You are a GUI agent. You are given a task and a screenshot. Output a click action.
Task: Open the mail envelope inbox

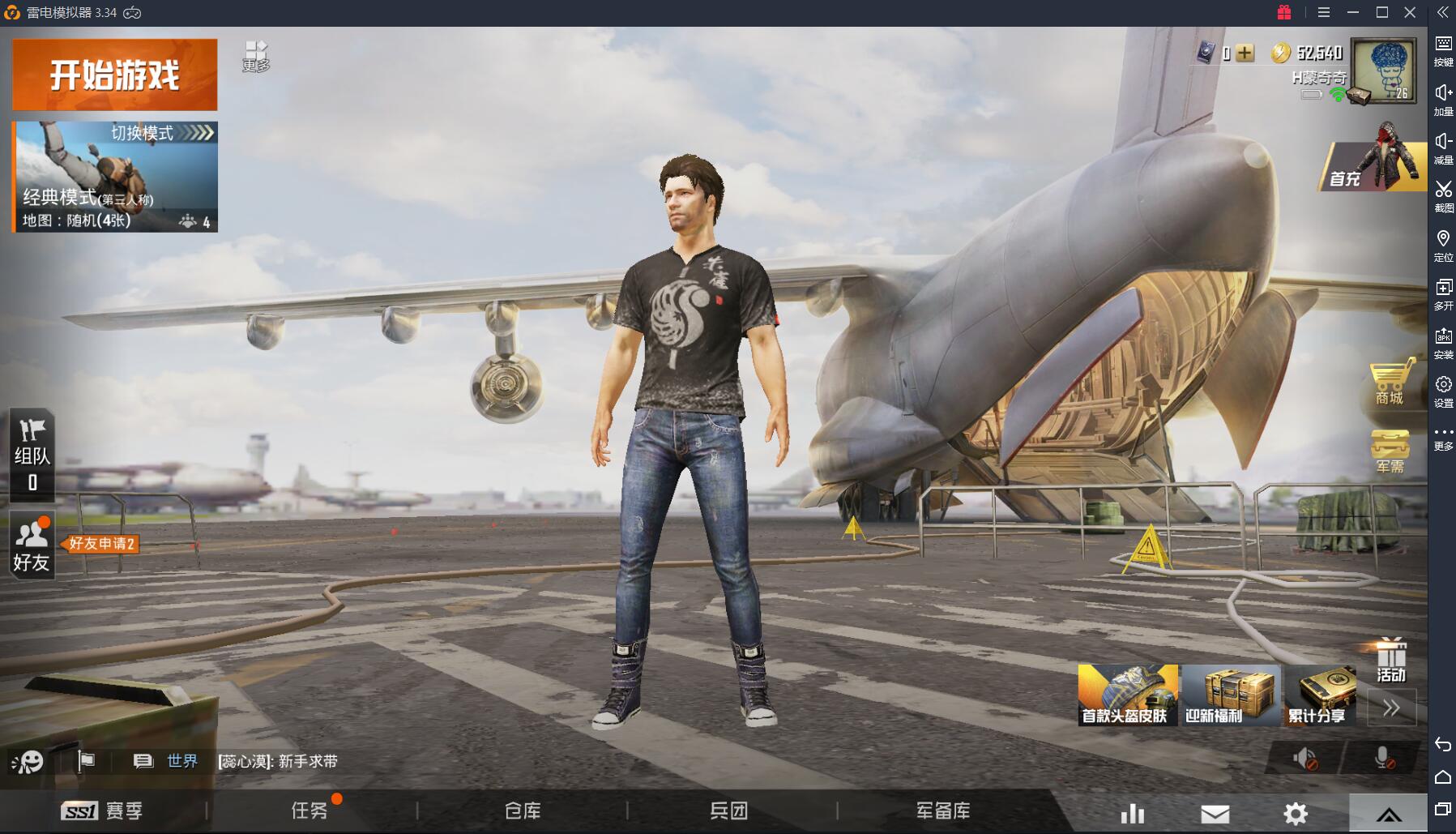(x=1215, y=814)
